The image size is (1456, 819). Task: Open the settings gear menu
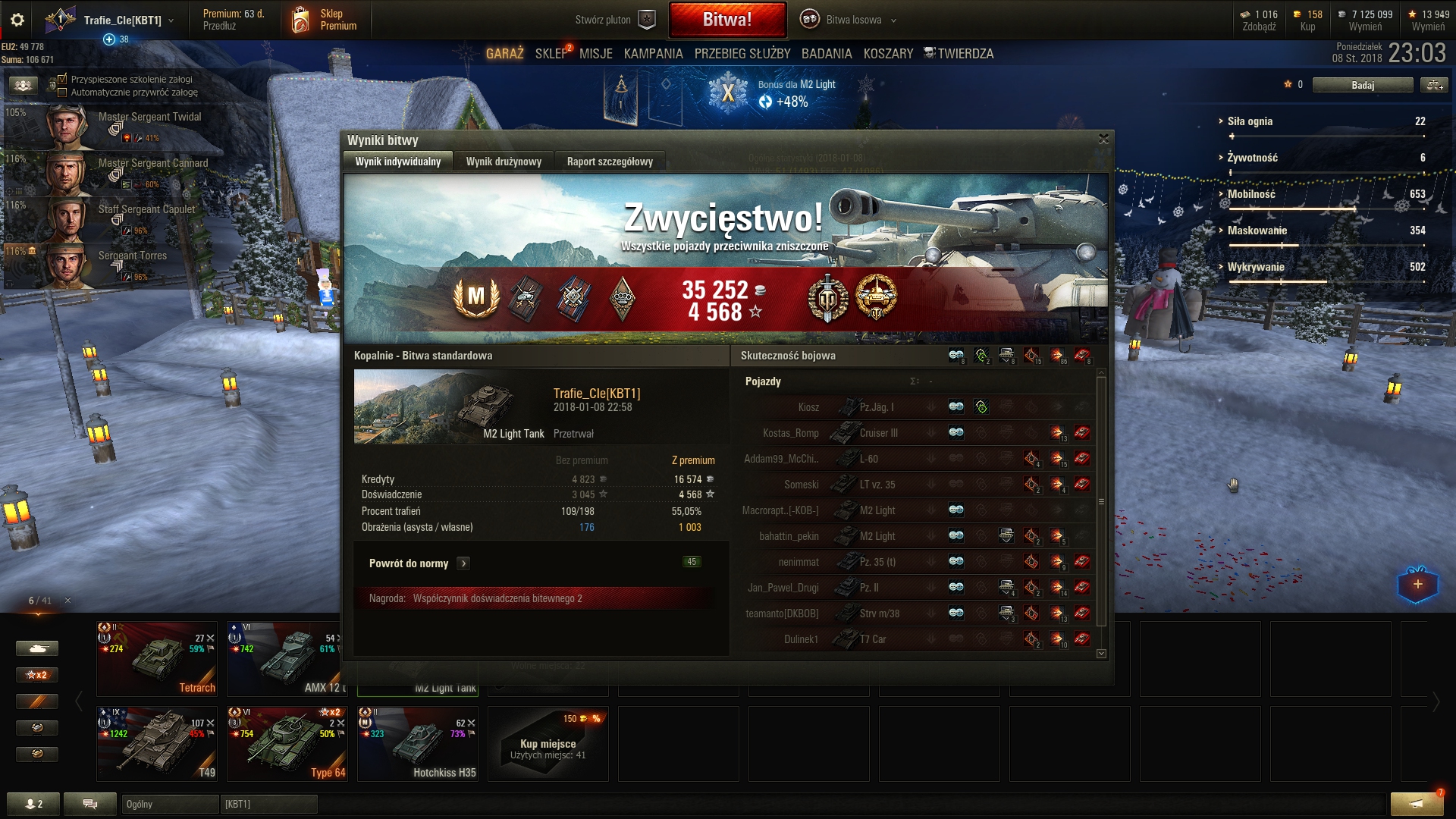coord(17,20)
